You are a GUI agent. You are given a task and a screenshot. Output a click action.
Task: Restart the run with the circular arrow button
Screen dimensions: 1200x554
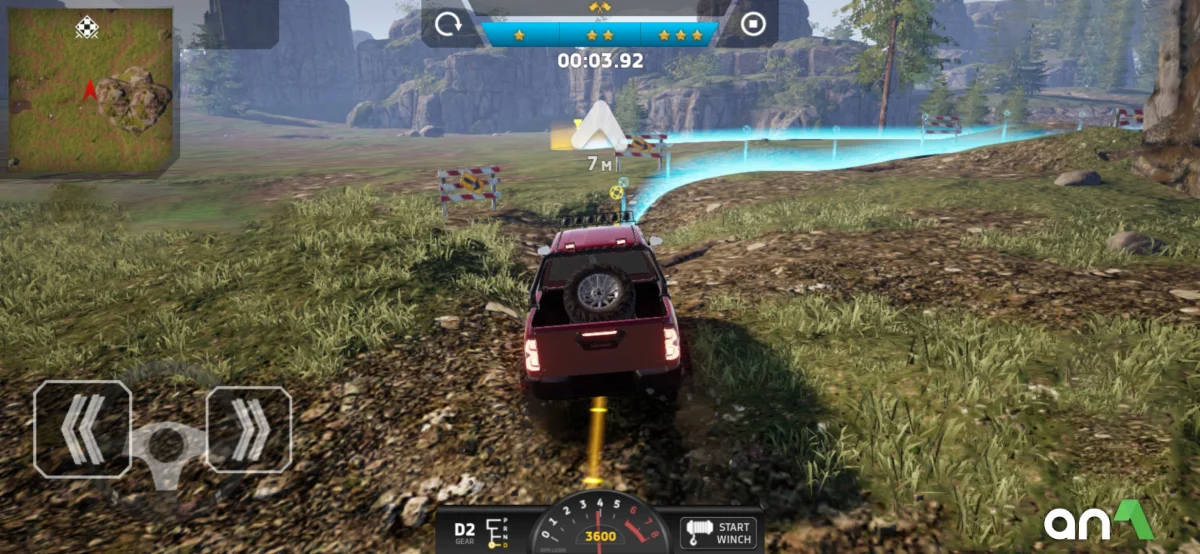(x=448, y=25)
